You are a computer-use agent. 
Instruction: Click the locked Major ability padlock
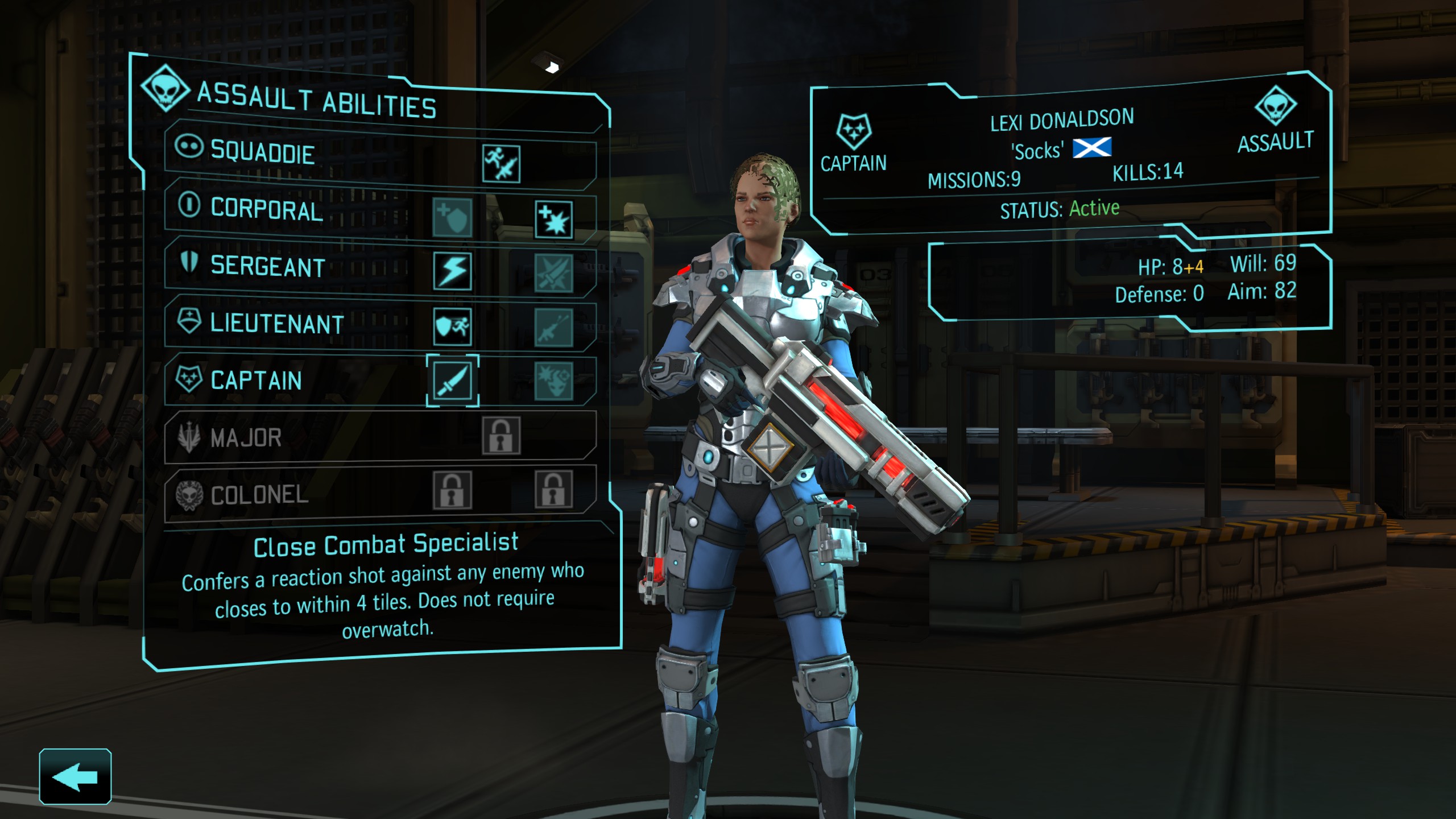click(501, 436)
